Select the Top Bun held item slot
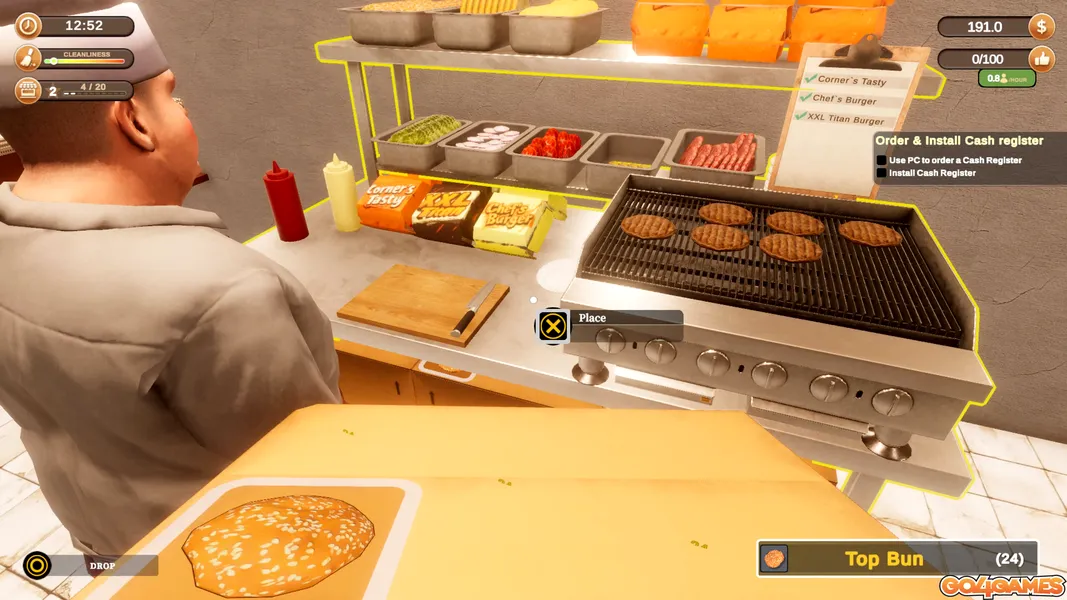The height and width of the screenshot is (600, 1067). click(896, 559)
